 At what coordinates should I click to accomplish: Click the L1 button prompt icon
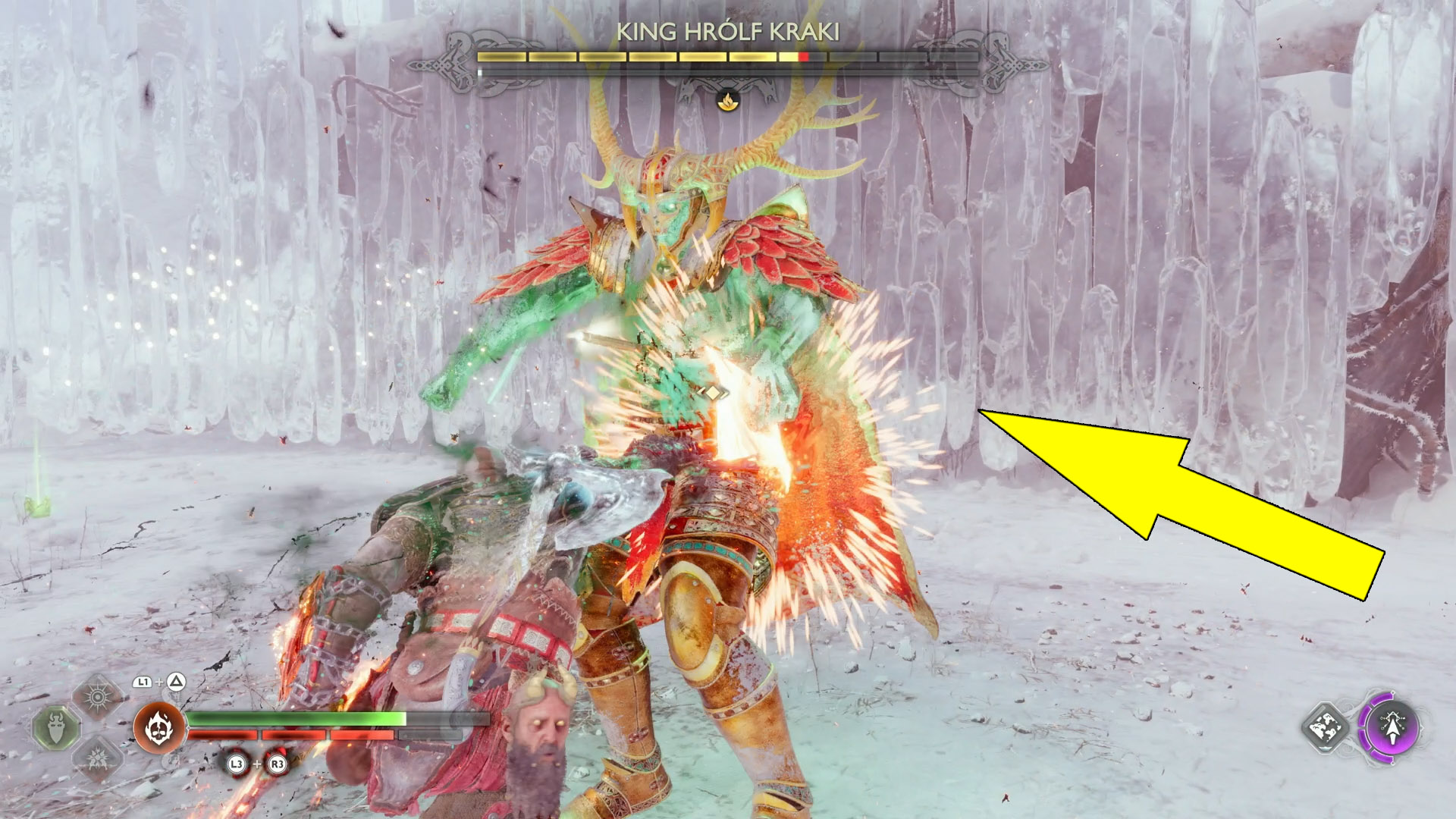(x=141, y=681)
